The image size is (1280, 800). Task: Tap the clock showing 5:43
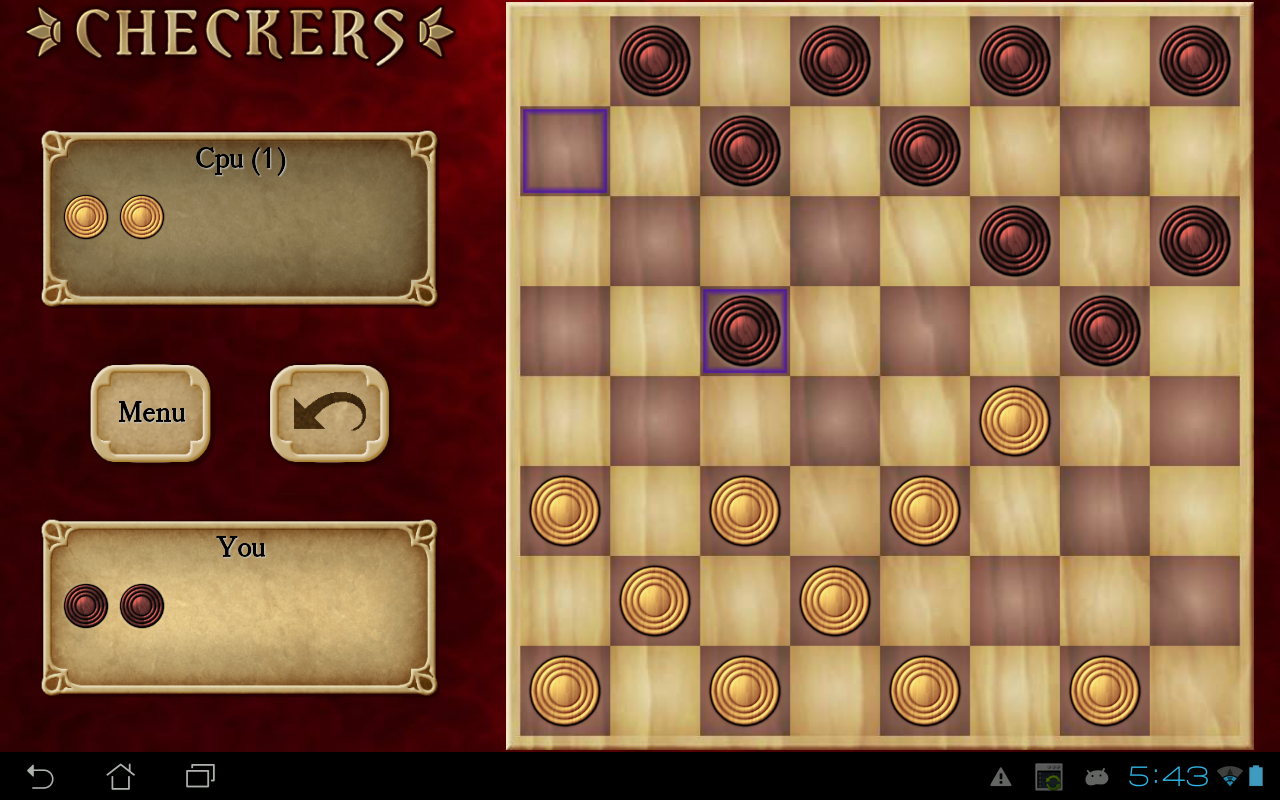(1166, 776)
